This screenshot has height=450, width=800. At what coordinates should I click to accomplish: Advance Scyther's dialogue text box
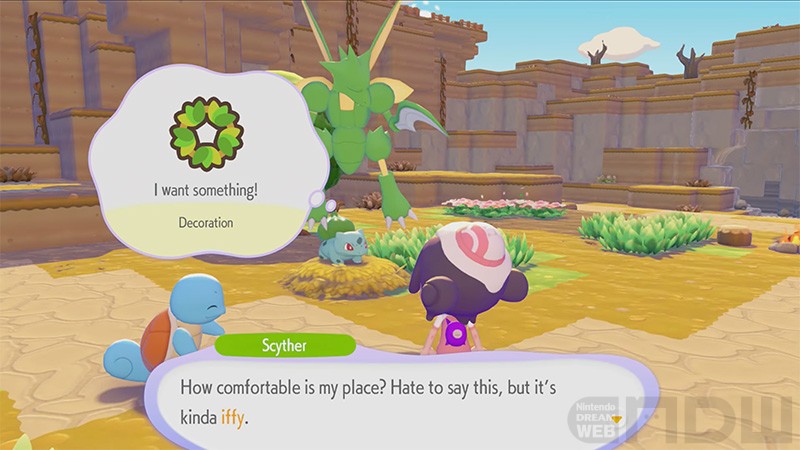[x=400, y=400]
